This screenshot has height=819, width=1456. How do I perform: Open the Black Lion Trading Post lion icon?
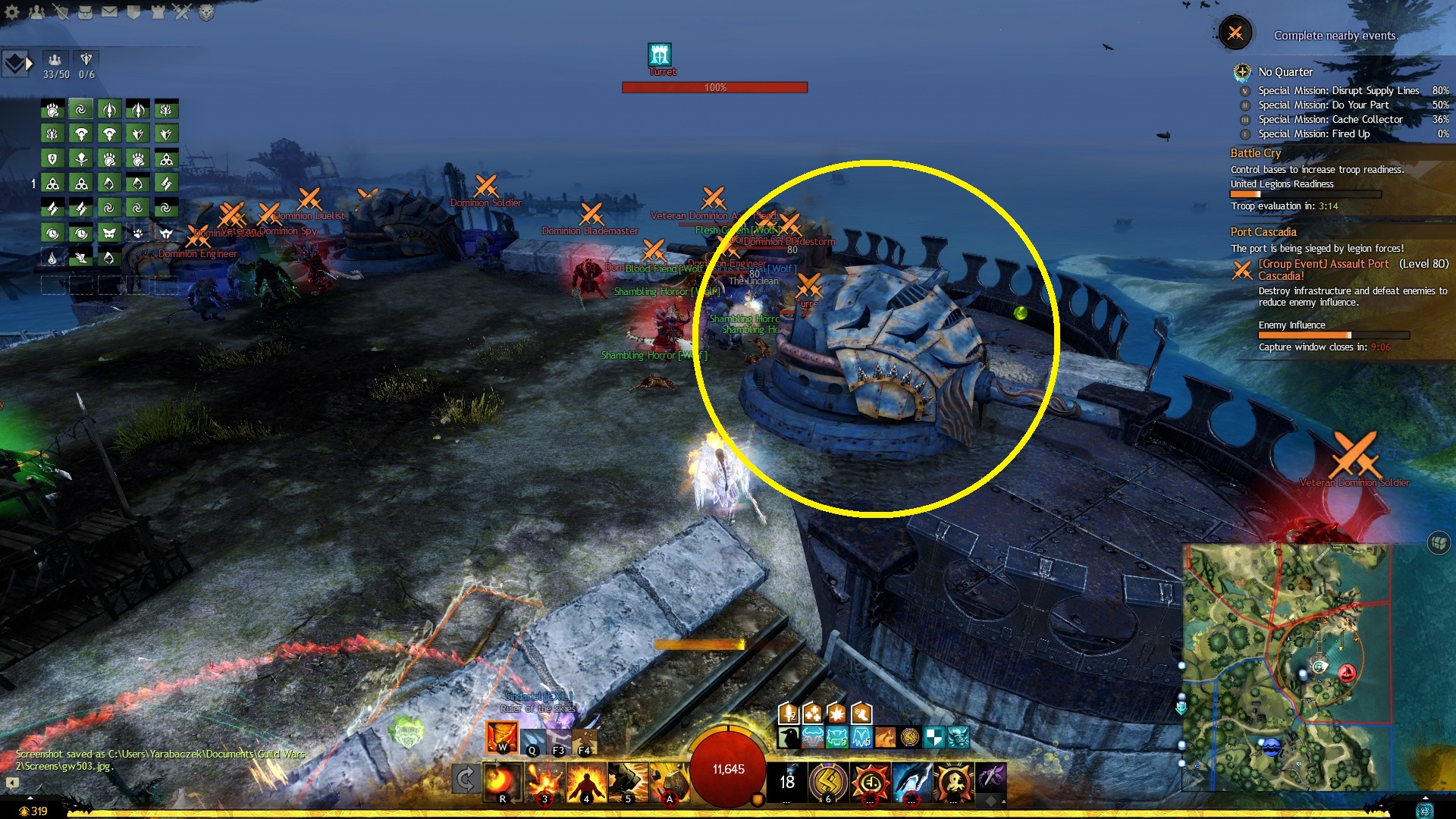[206, 11]
